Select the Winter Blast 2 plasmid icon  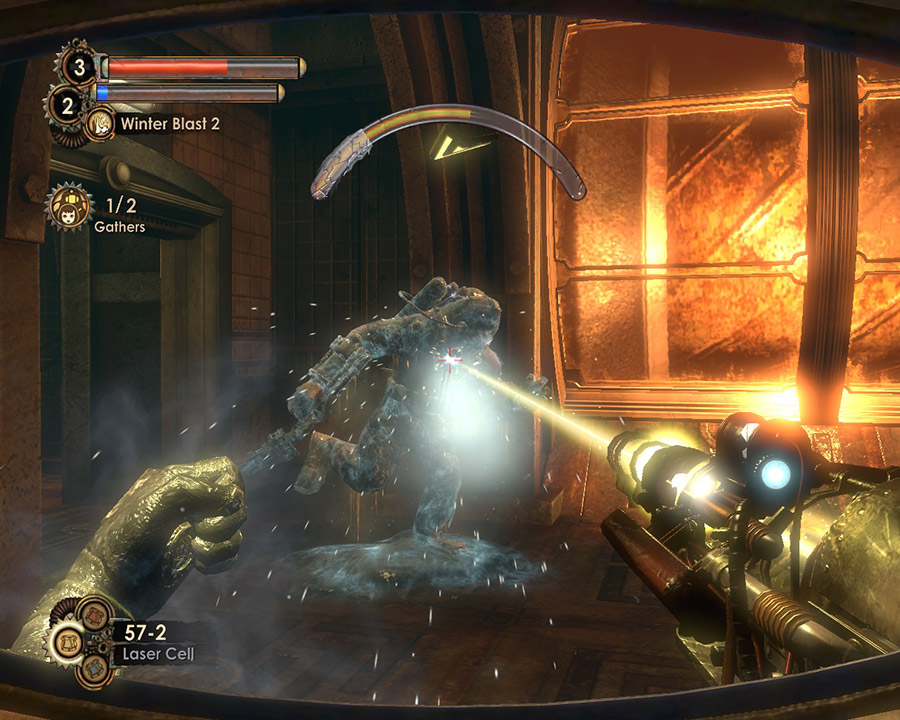pos(100,125)
